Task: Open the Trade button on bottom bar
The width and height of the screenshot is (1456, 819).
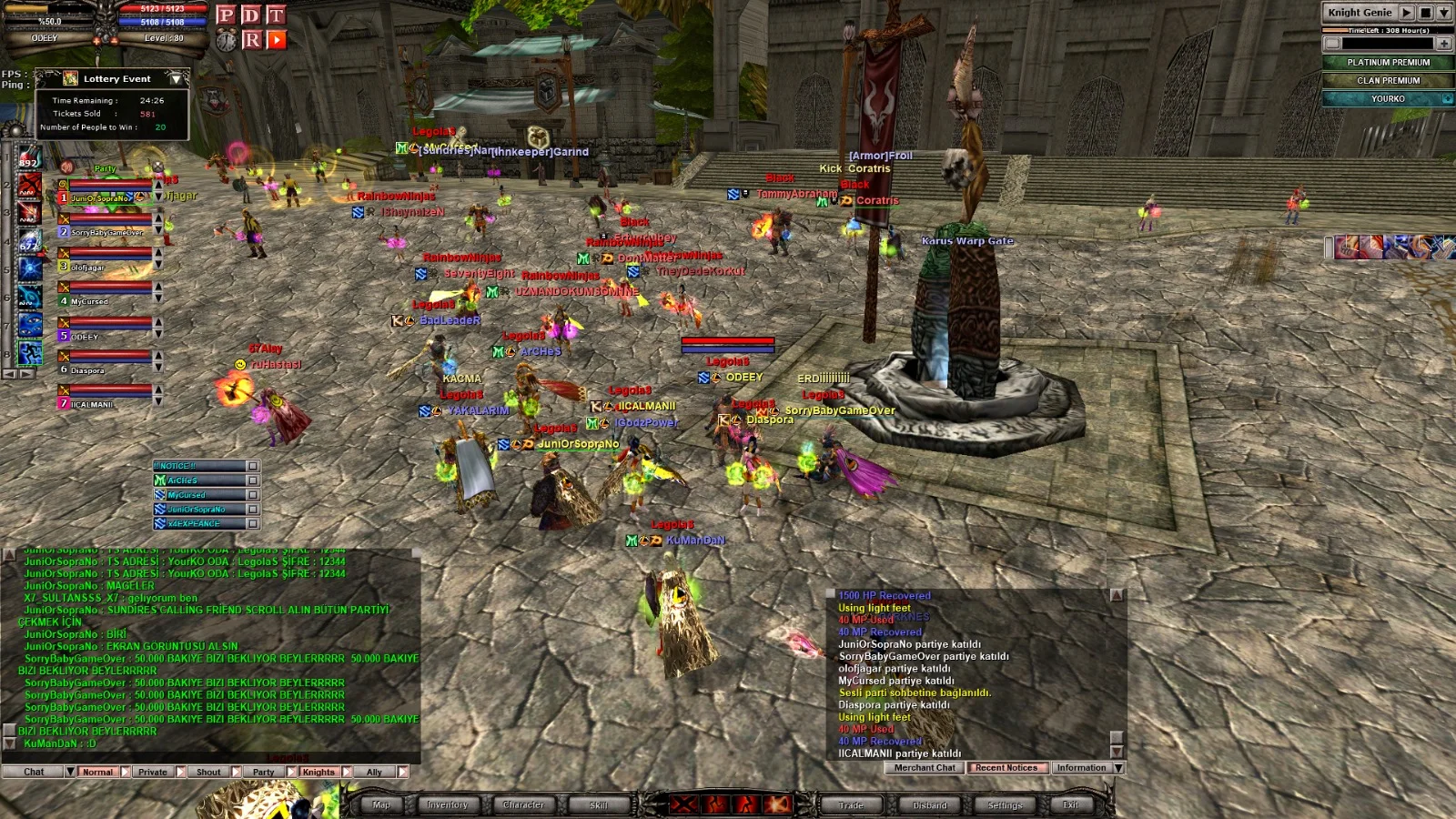Action: [x=851, y=804]
